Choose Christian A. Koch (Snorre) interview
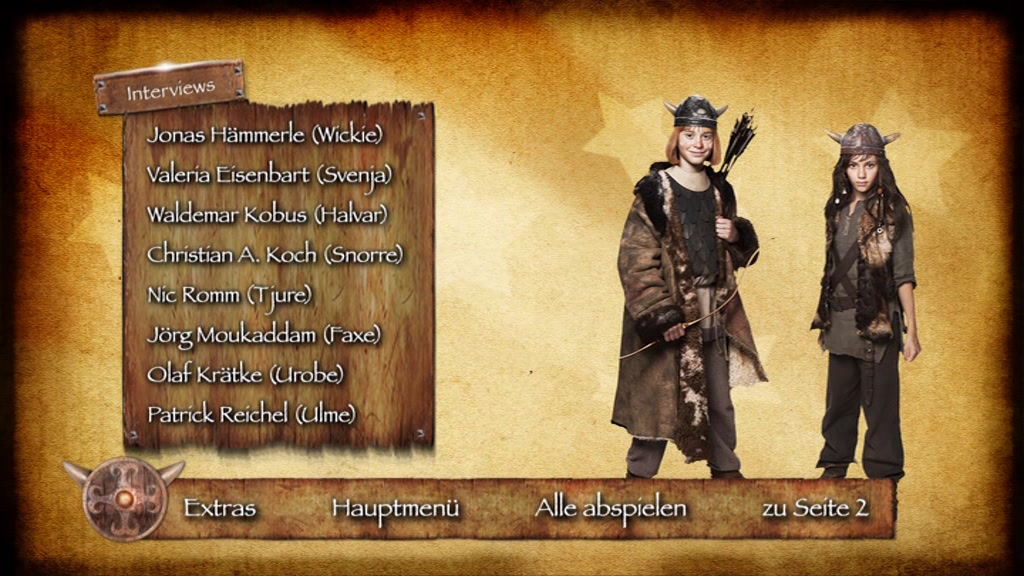Image resolution: width=1024 pixels, height=576 pixels. tap(275, 254)
